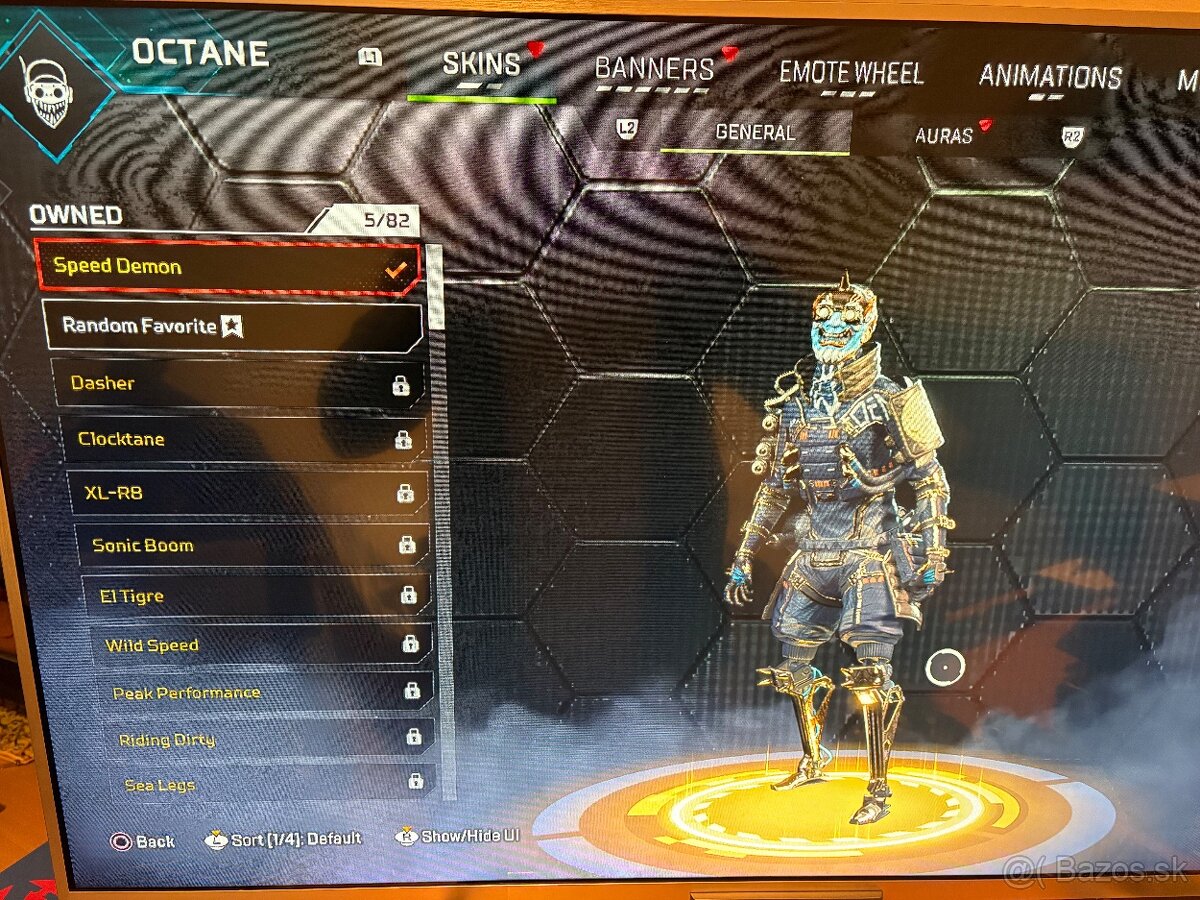
Task: Open the Banners tab
Action: tap(654, 69)
